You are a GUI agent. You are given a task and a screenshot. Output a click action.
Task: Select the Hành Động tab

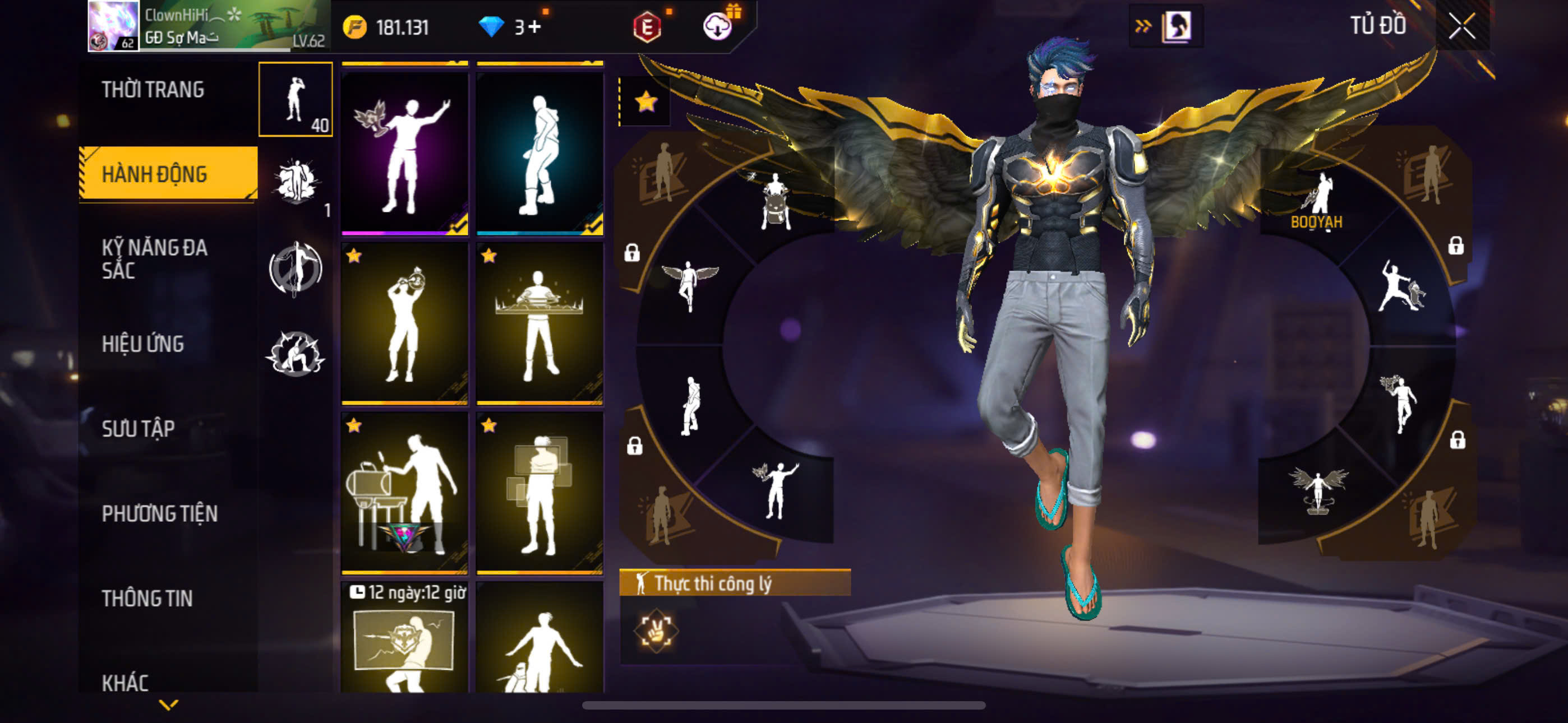pyautogui.click(x=155, y=175)
